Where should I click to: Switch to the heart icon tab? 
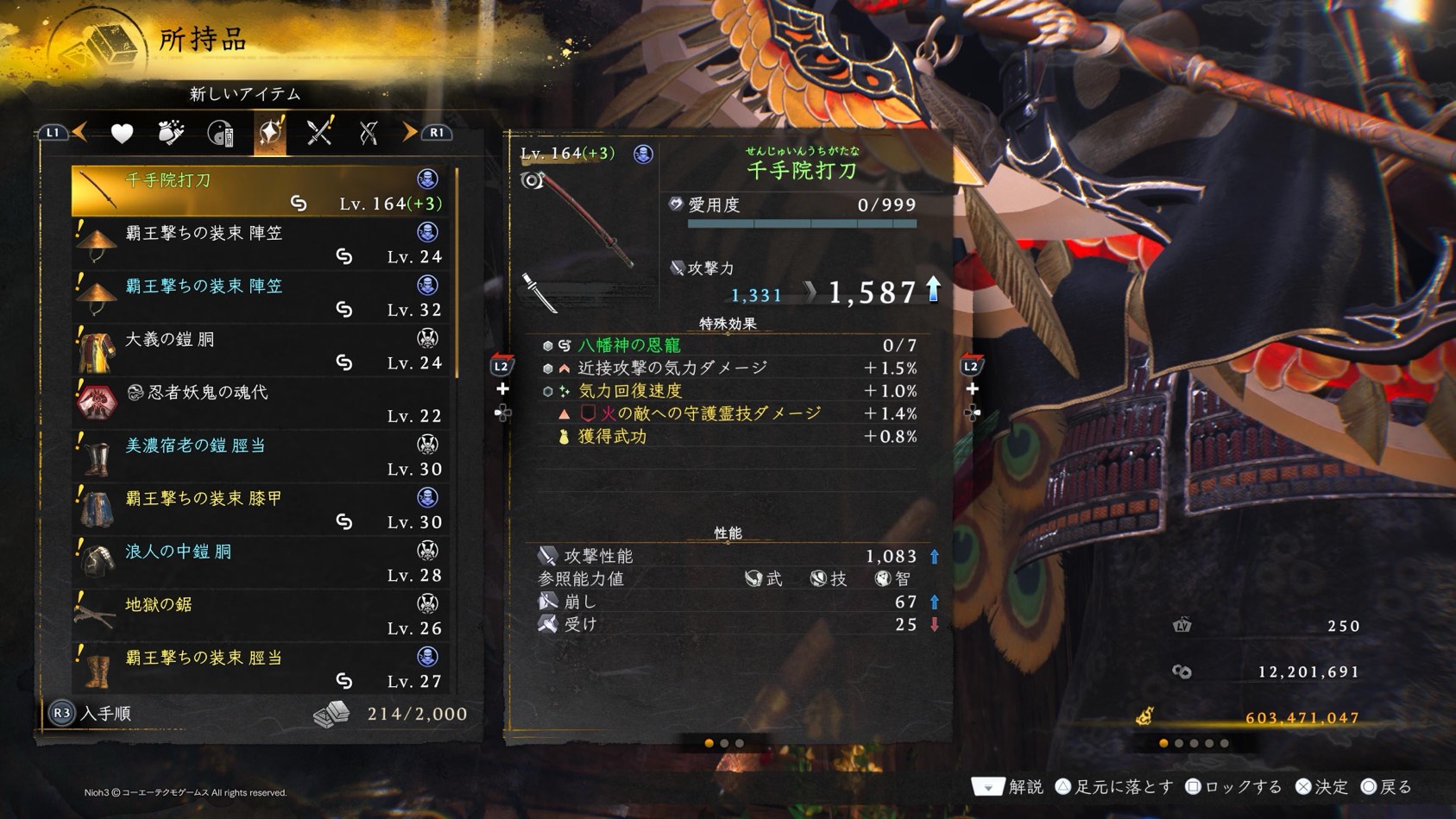click(122, 133)
